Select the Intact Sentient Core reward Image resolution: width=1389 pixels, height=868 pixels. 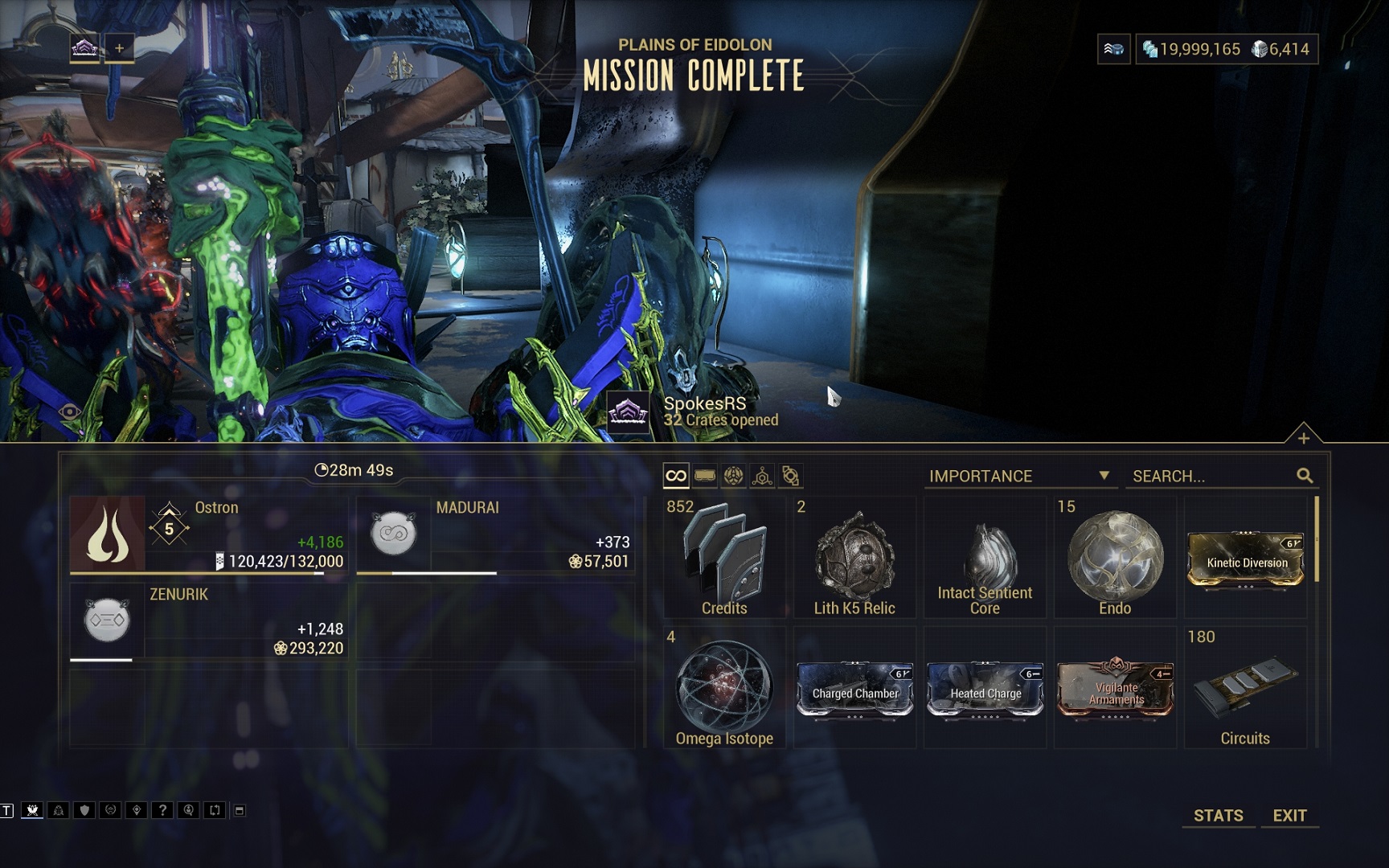[x=985, y=557]
